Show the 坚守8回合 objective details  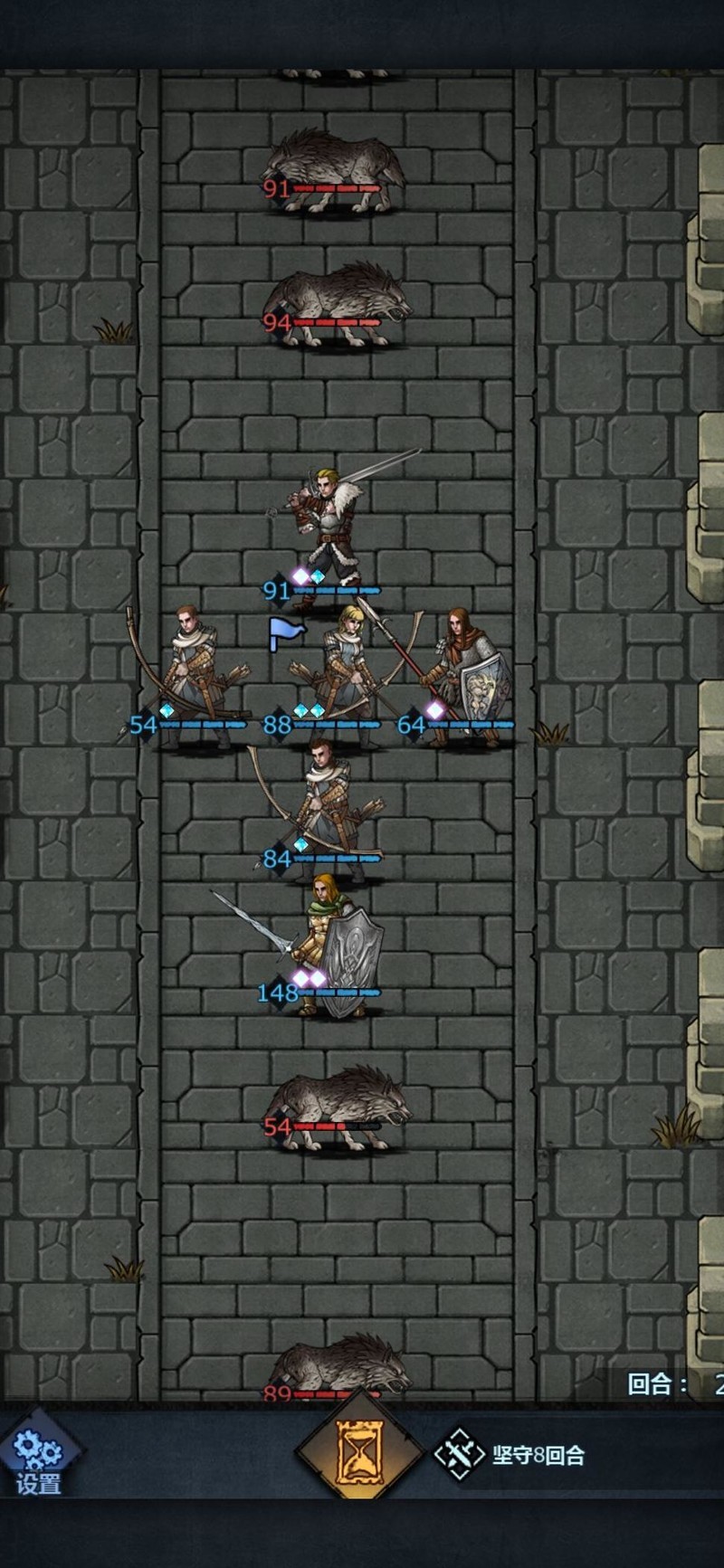pos(511,1455)
